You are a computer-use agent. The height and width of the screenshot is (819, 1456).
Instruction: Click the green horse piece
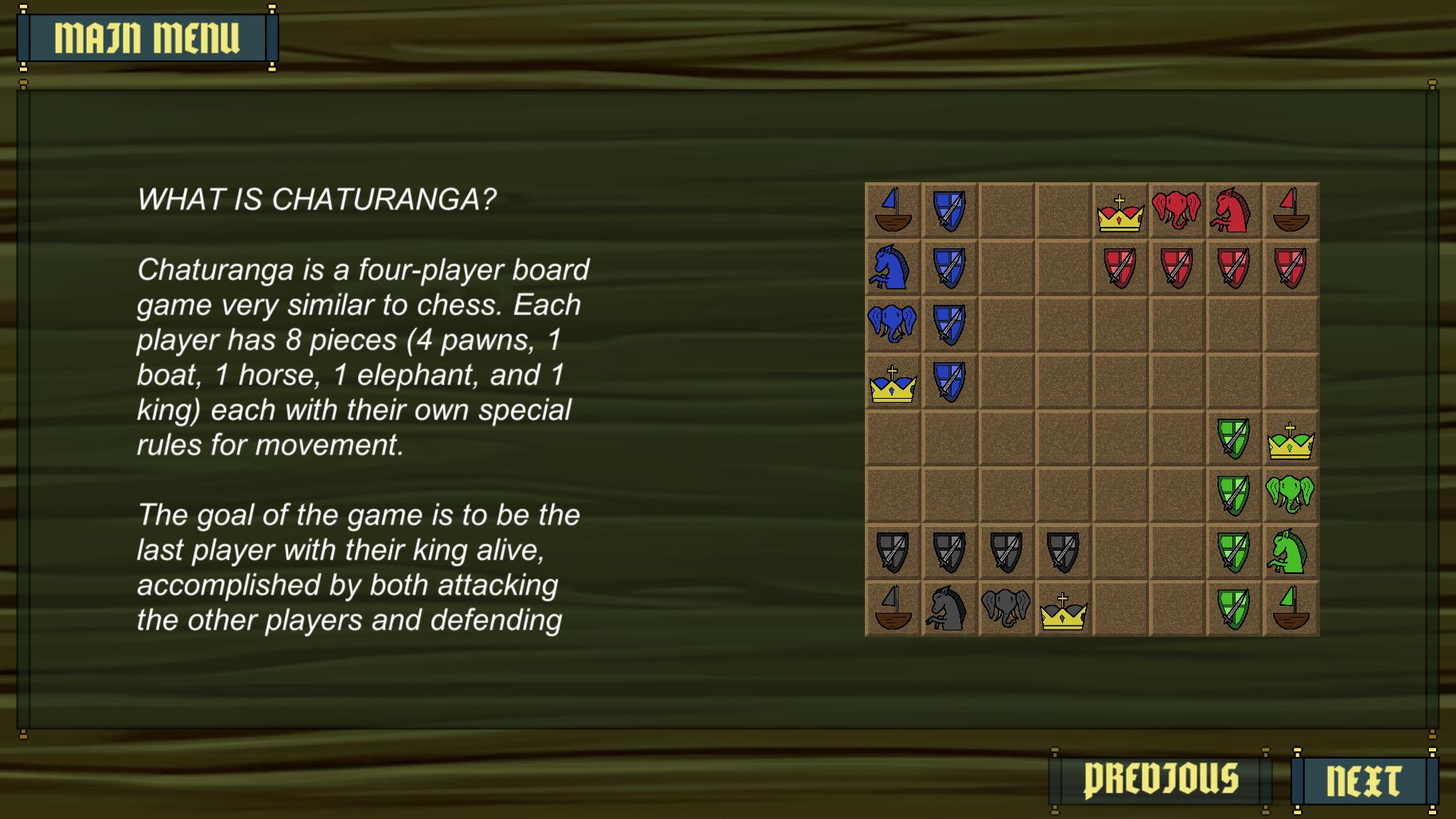click(1291, 552)
